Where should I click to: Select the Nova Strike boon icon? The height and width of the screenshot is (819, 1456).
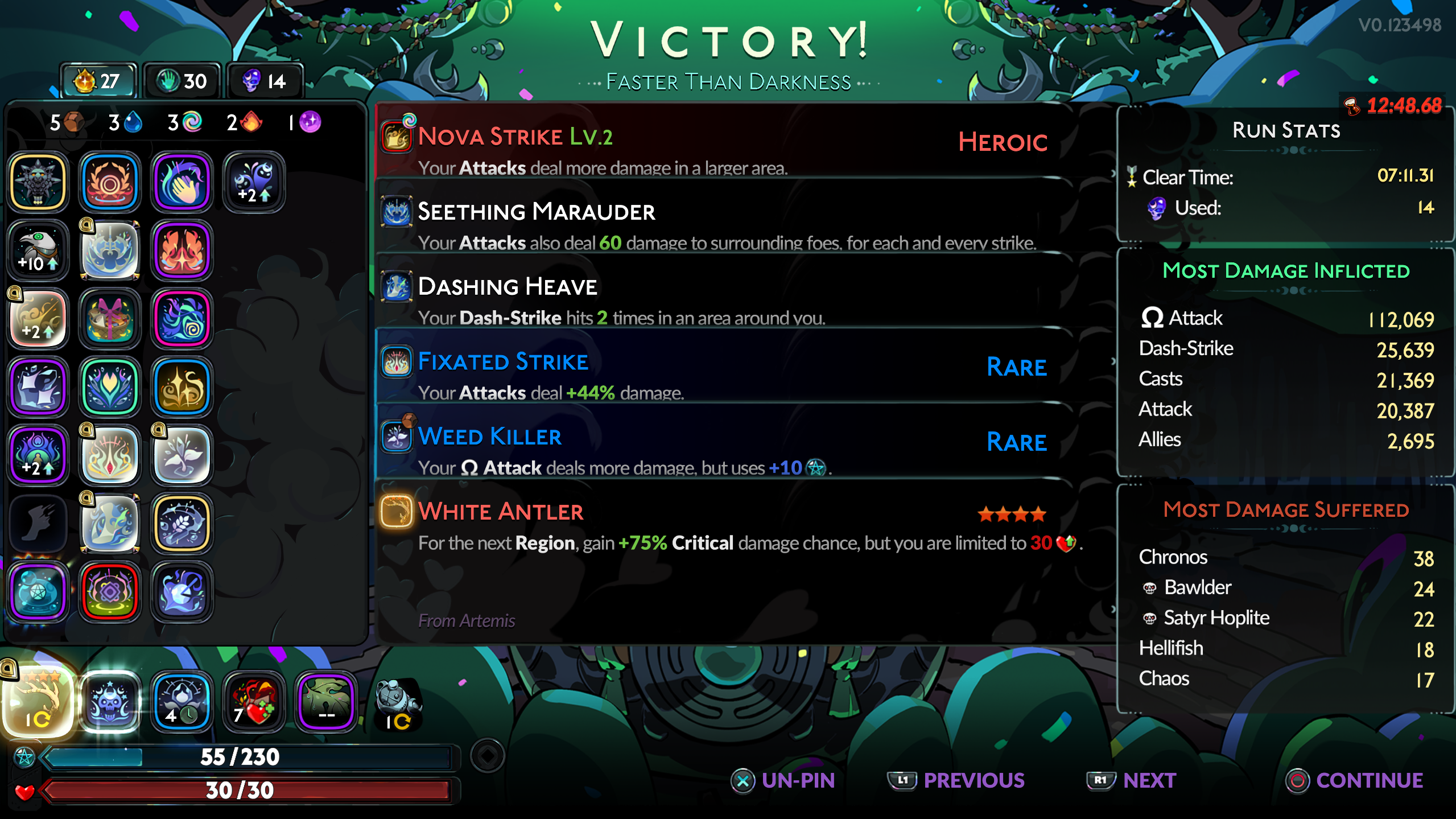coord(397,137)
